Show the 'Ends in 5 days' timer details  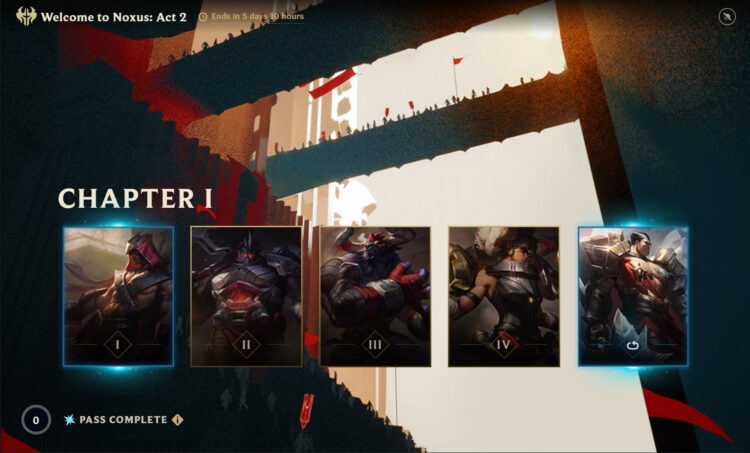pos(252,17)
